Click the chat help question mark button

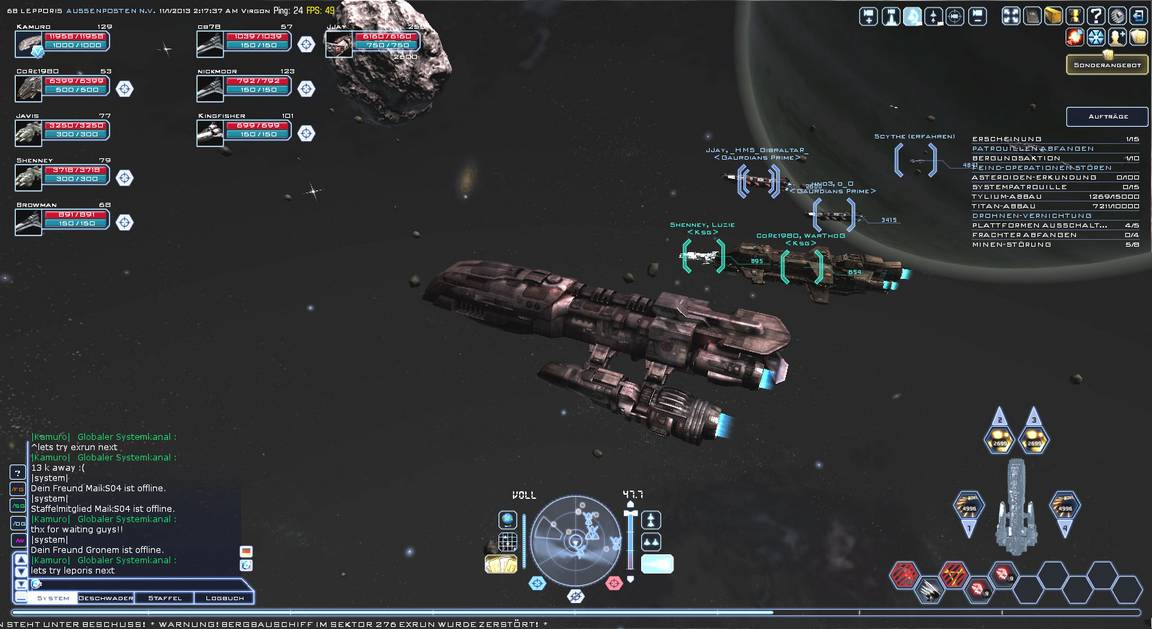click(x=18, y=472)
